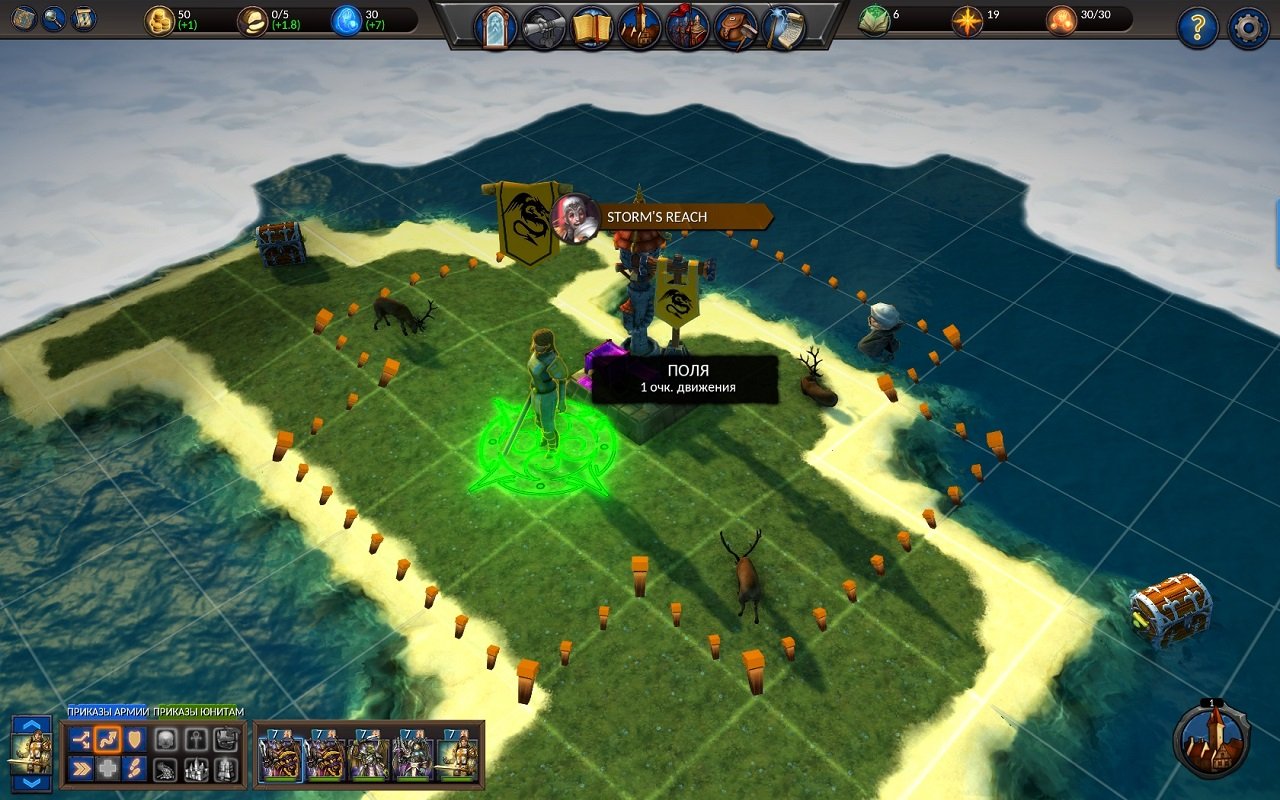Screen dimensions: 1280x800
Task: Open the scroll log icon beside the magnifier
Action: pos(84,18)
